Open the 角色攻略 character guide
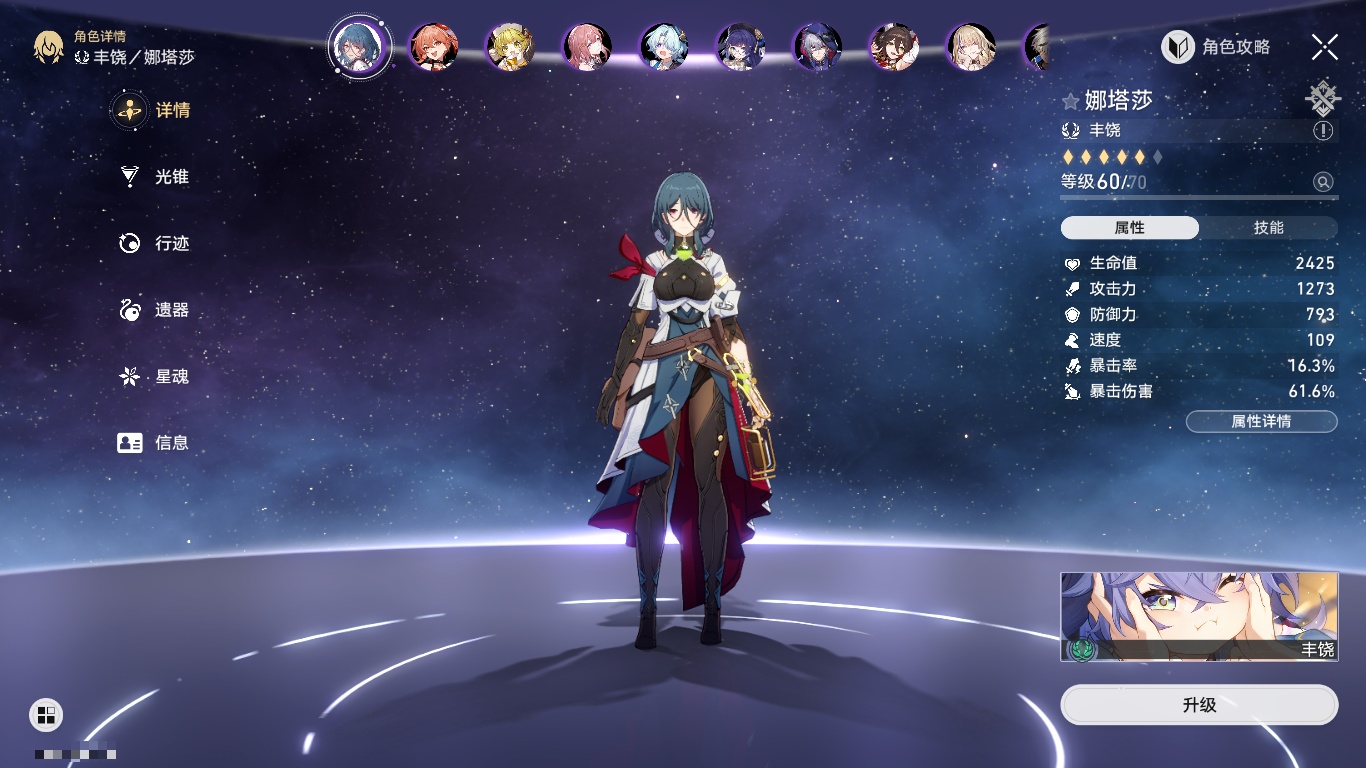The width and height of the screenshot is (1366, 768). 1216,47
